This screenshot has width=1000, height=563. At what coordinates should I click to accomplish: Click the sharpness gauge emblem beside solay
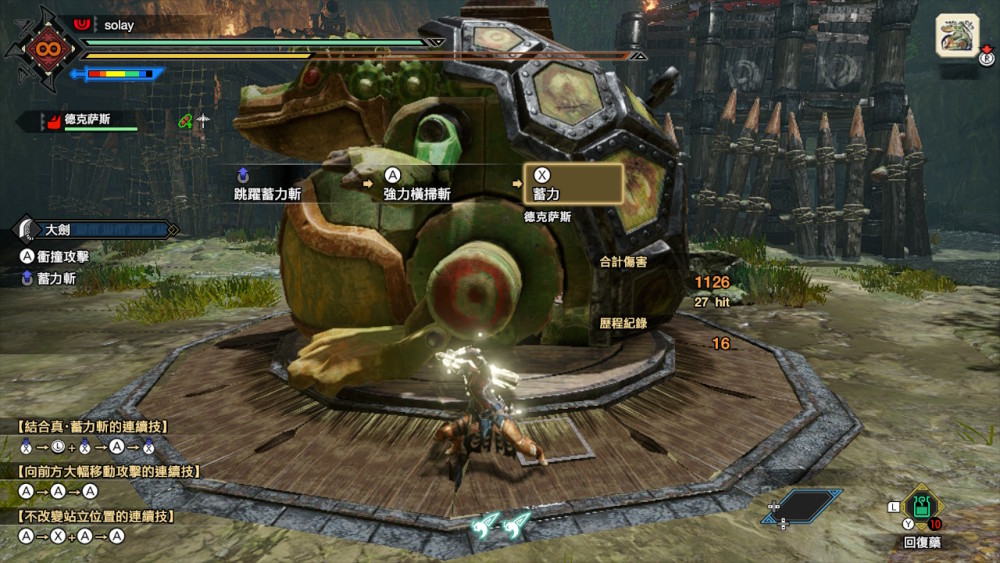point(45,48)
